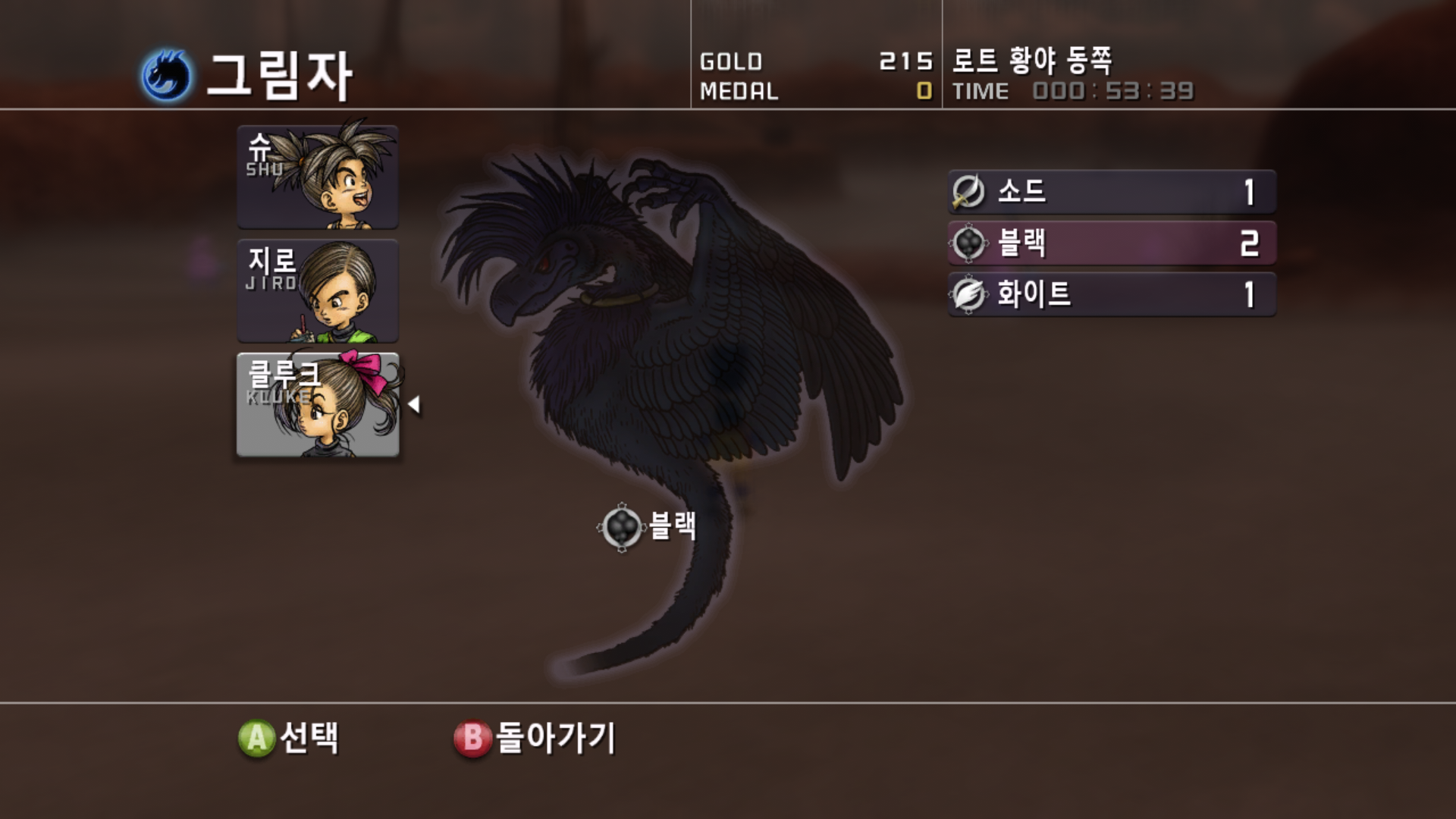Select Shu's character portrait
Screen dimensions: 1456x819
tap(318, 177)
